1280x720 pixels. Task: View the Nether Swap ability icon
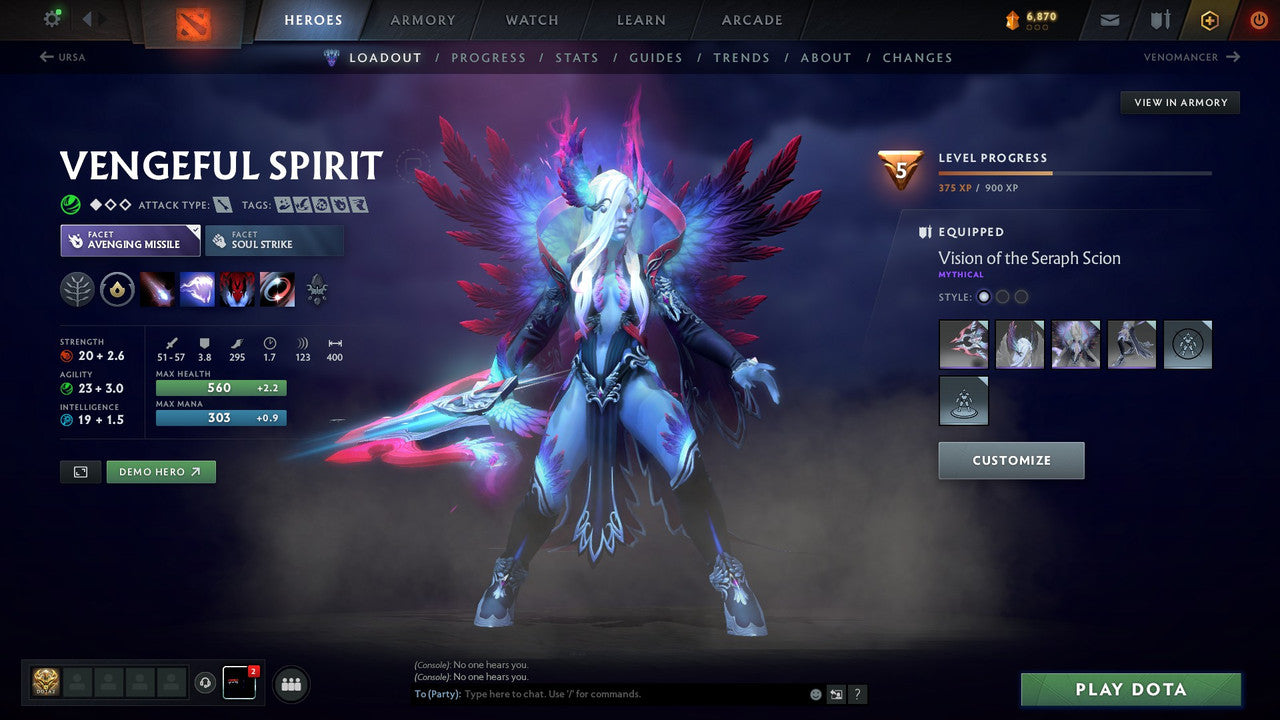277,290
